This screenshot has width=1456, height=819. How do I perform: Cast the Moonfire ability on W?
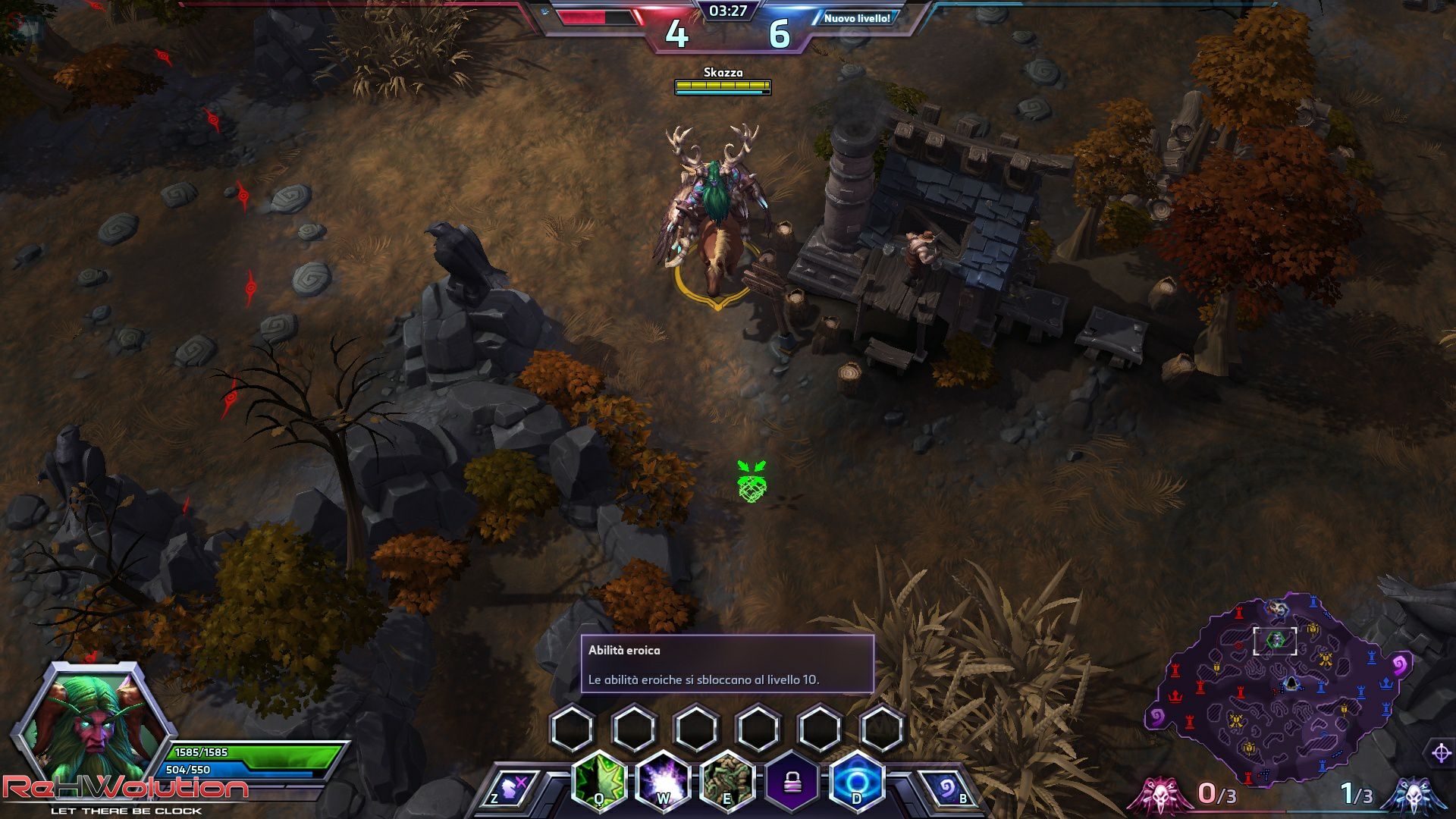tap(663, 781)
